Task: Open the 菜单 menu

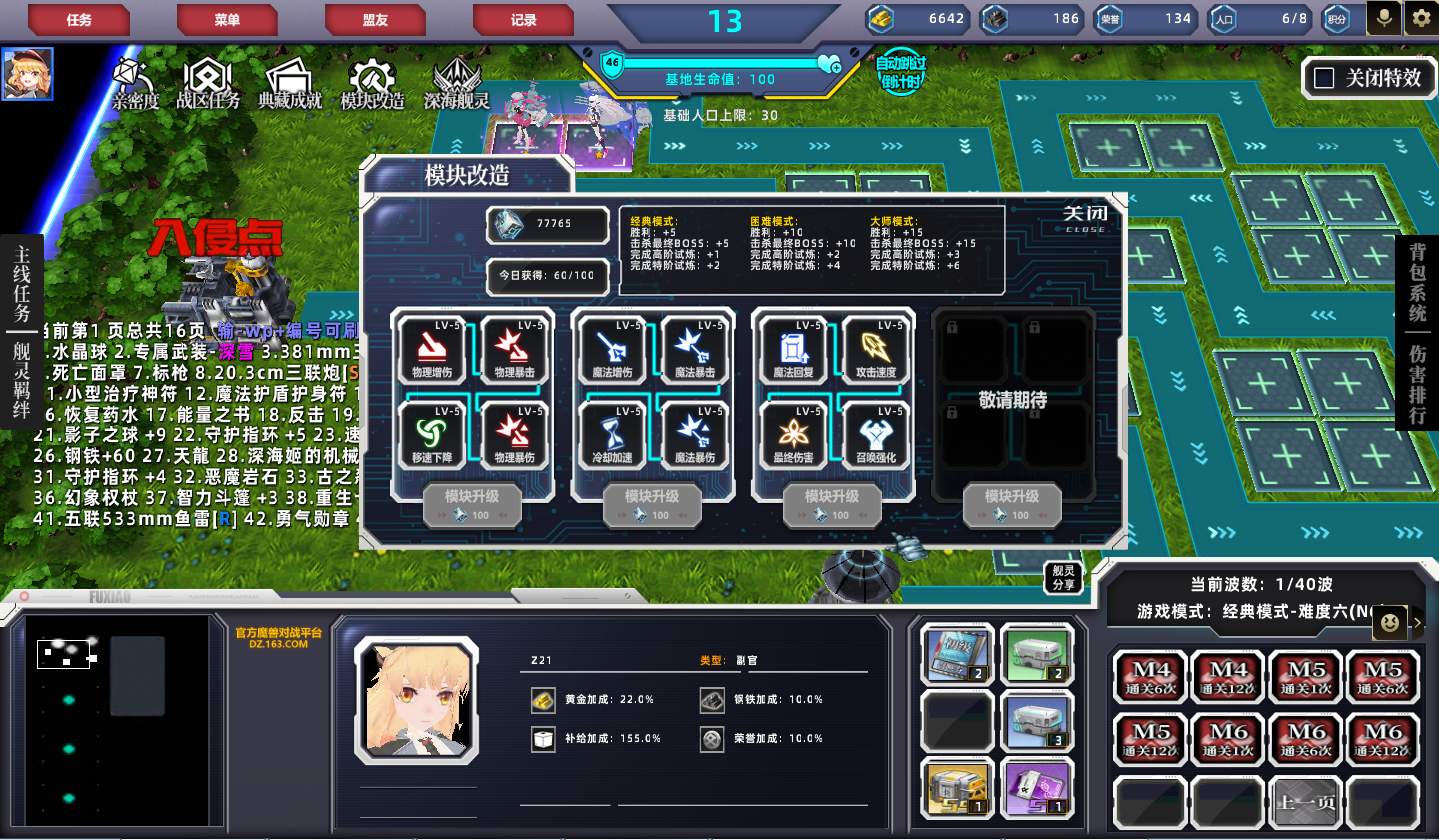Action: point(227,19)
